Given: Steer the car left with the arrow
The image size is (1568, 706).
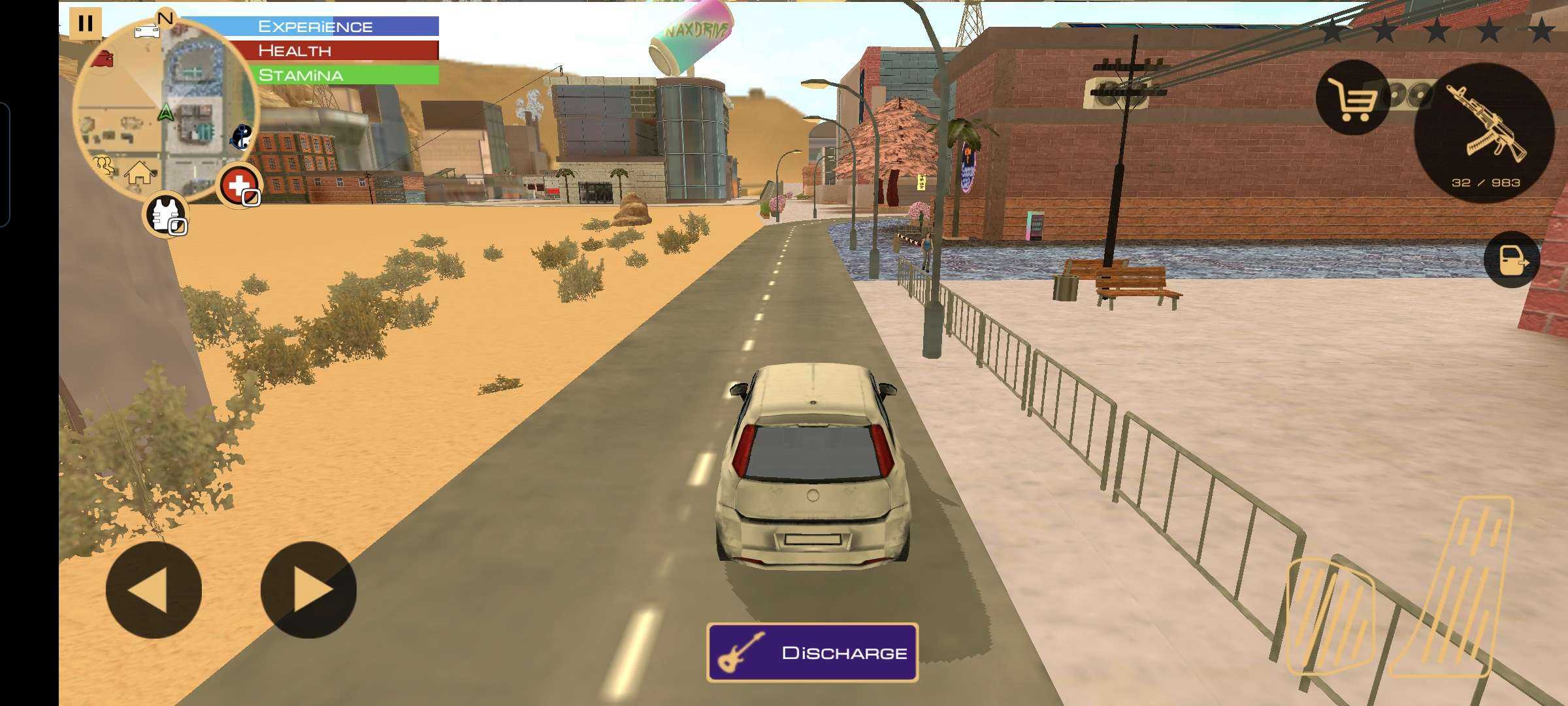Looking at the screenshot, I should pyautogui.click(x=154, y=590).
